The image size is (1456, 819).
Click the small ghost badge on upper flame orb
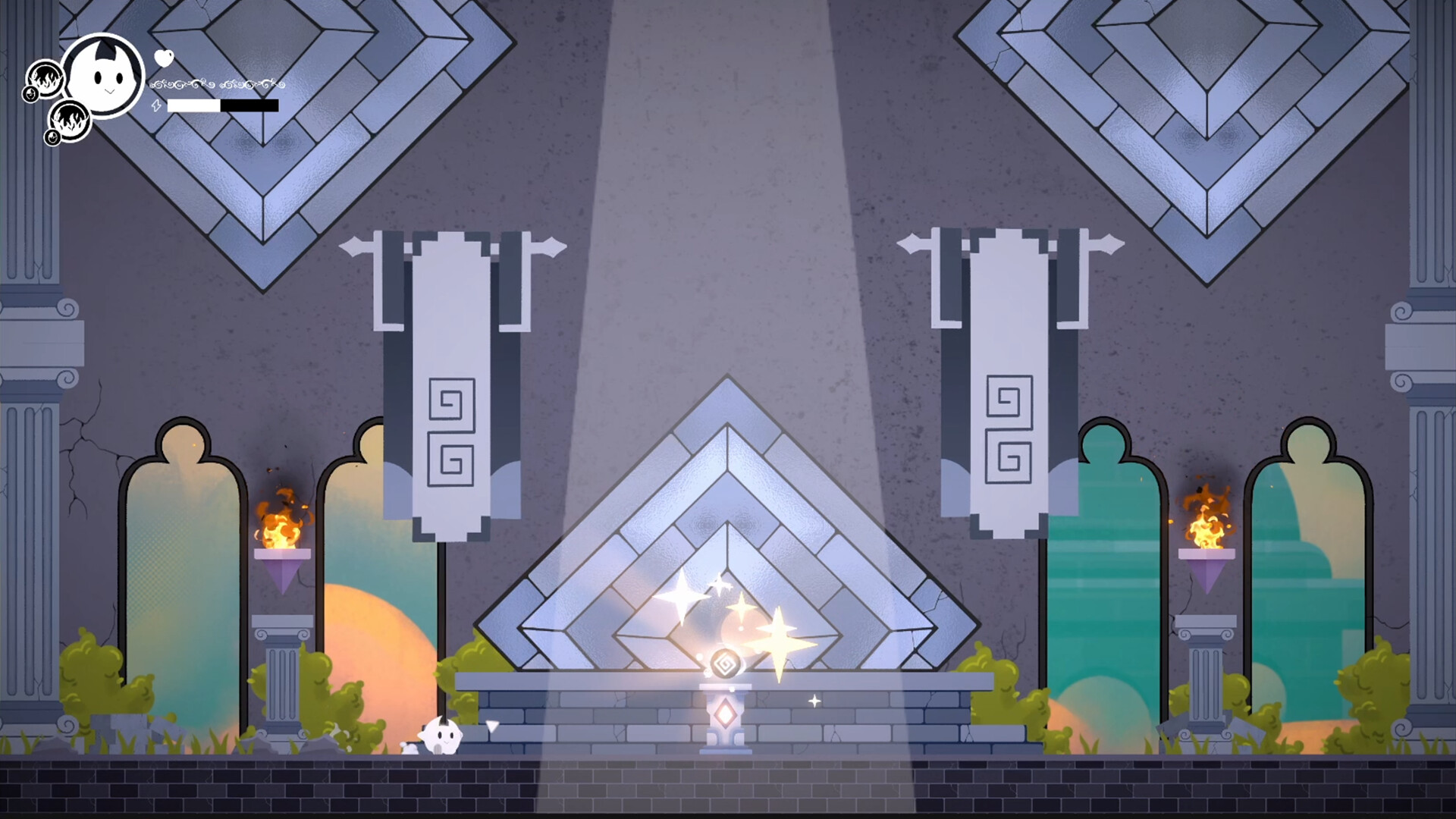point(31,95)
